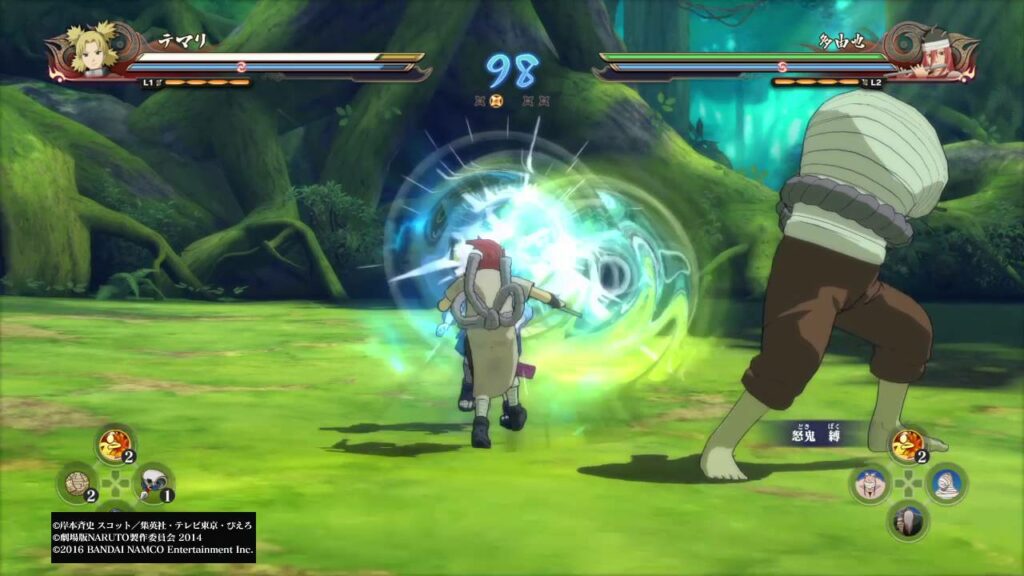
Task: Select the round woven ball item slot
Action: (77, 483)
